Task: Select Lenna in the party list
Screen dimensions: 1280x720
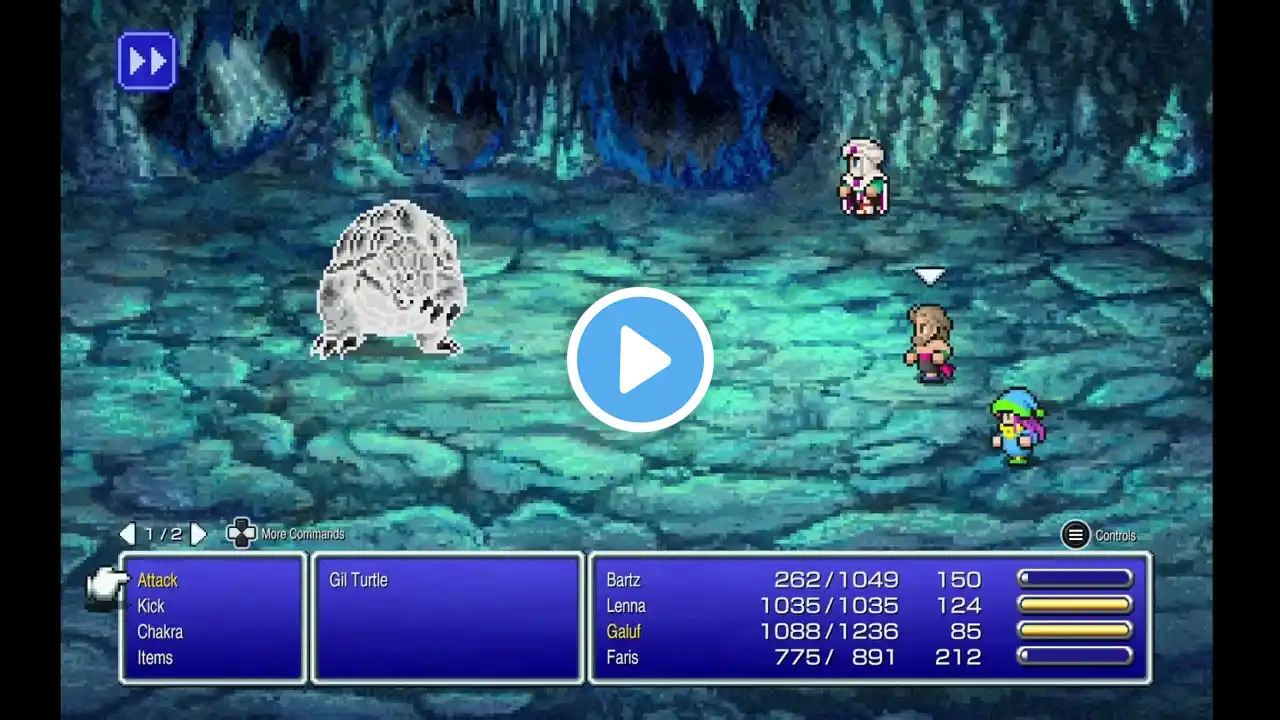Action: pos(626,606)
